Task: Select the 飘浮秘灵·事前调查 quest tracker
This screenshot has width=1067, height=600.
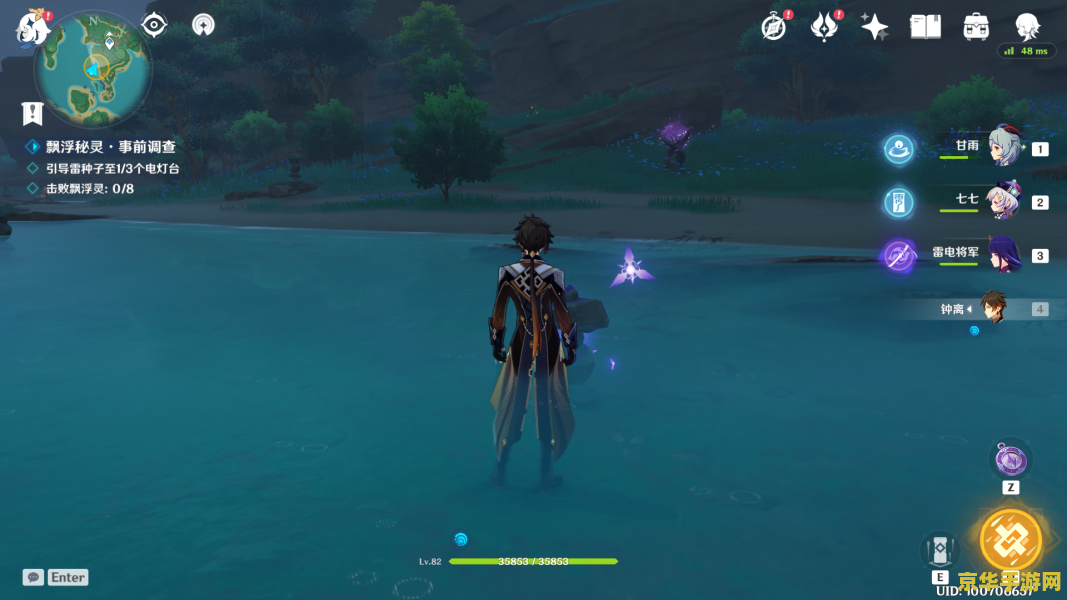Action: tap(110, 147)
